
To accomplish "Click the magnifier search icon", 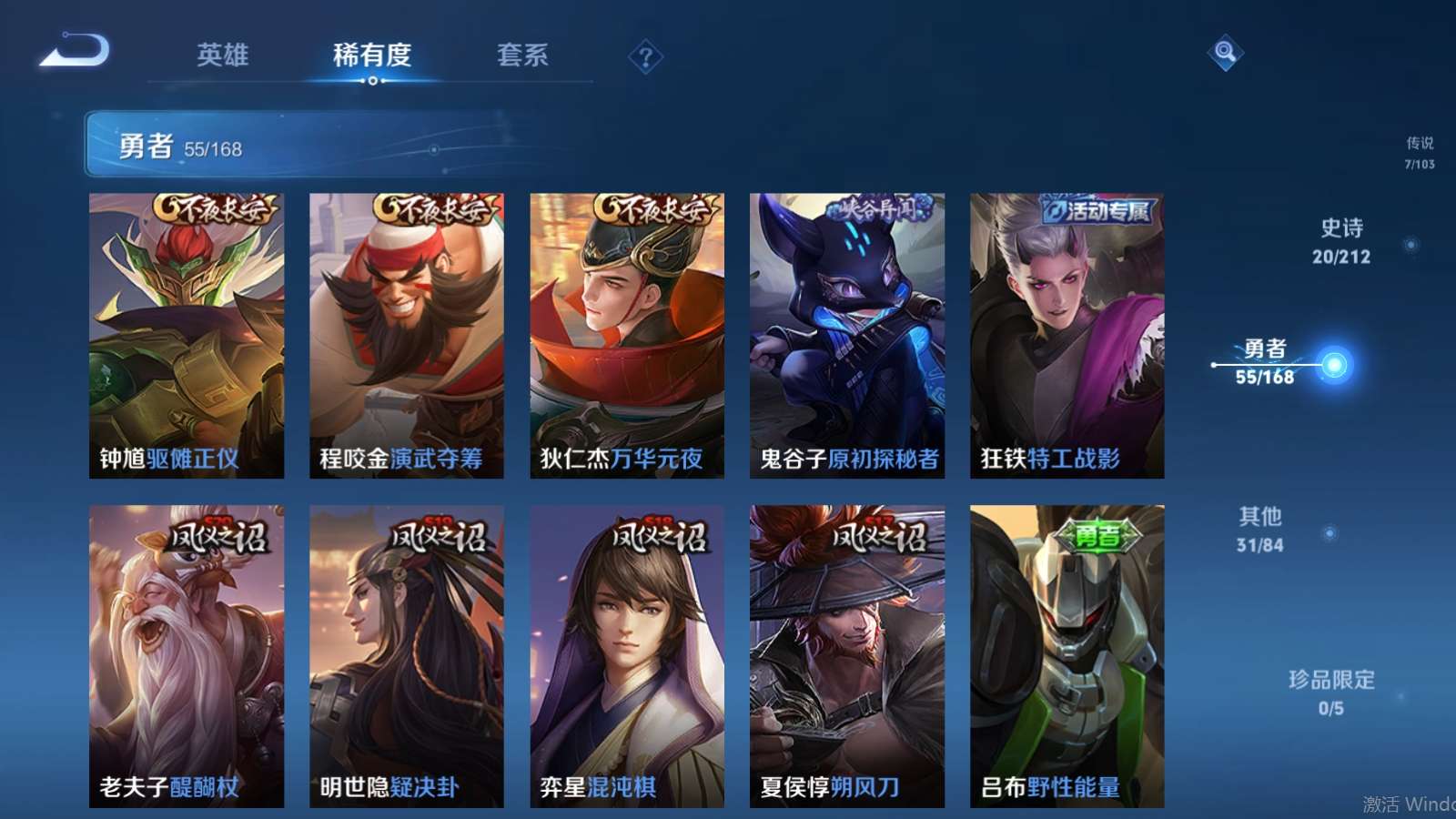I will click(1225, 52).
